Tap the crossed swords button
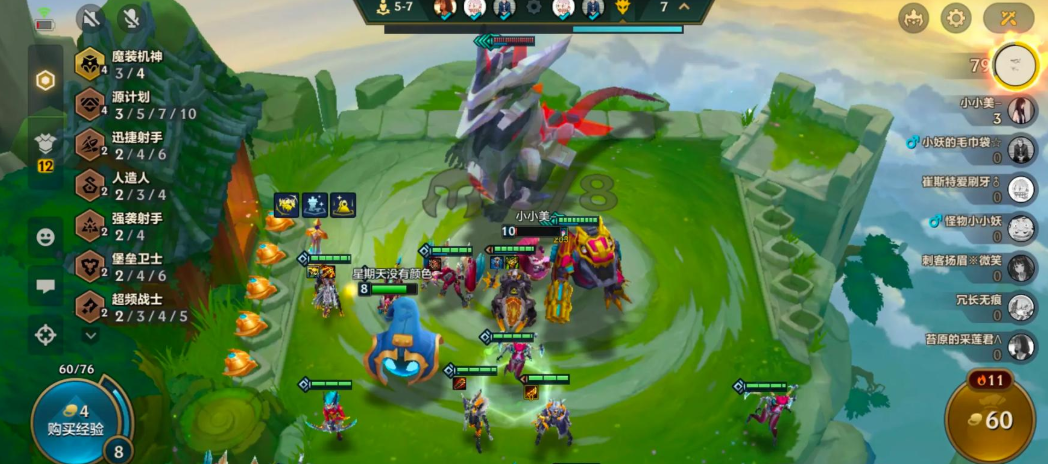 click(x=1008, y=17)
